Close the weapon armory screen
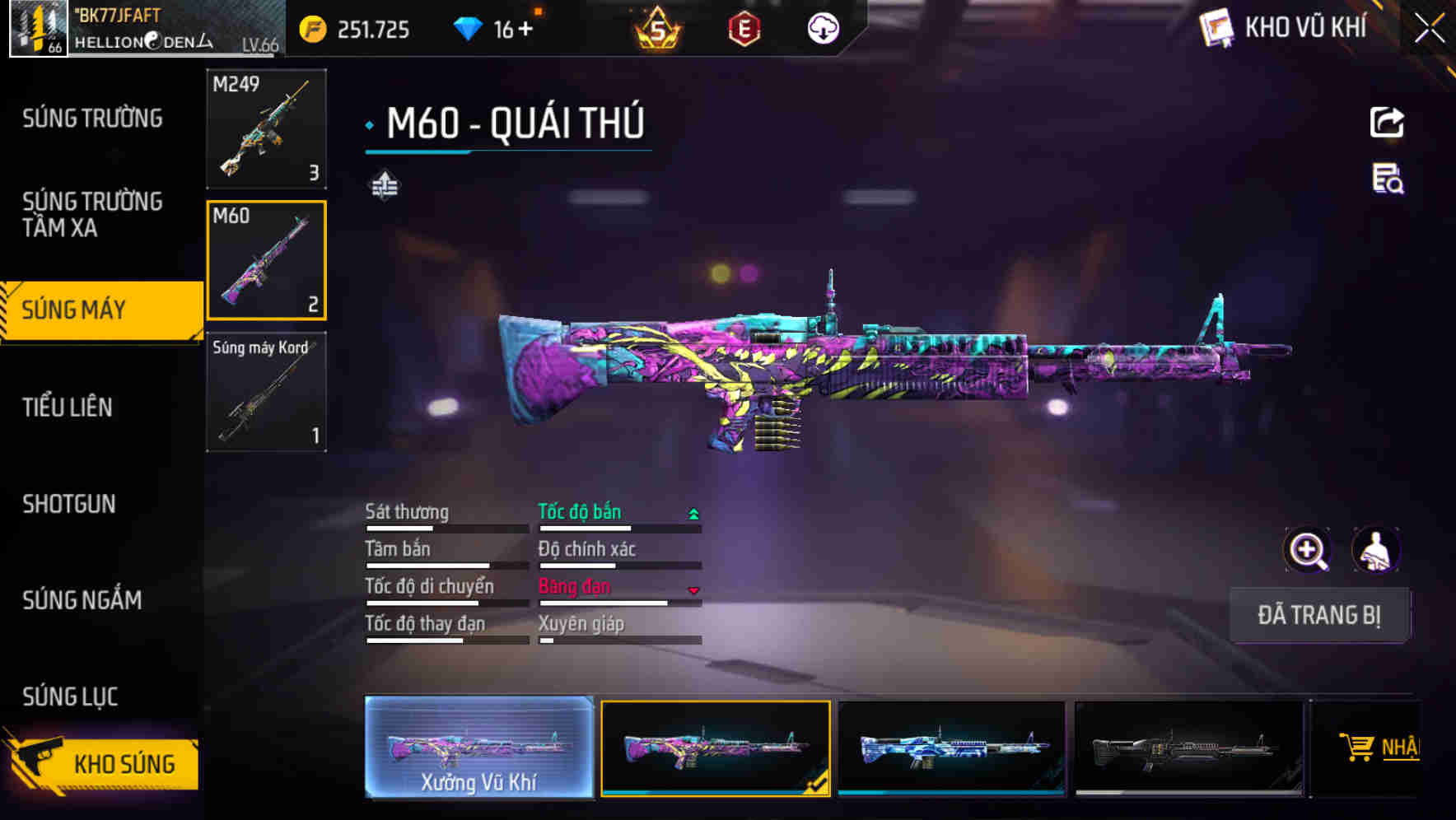1456x820 pixels. tap(1429, 29)
